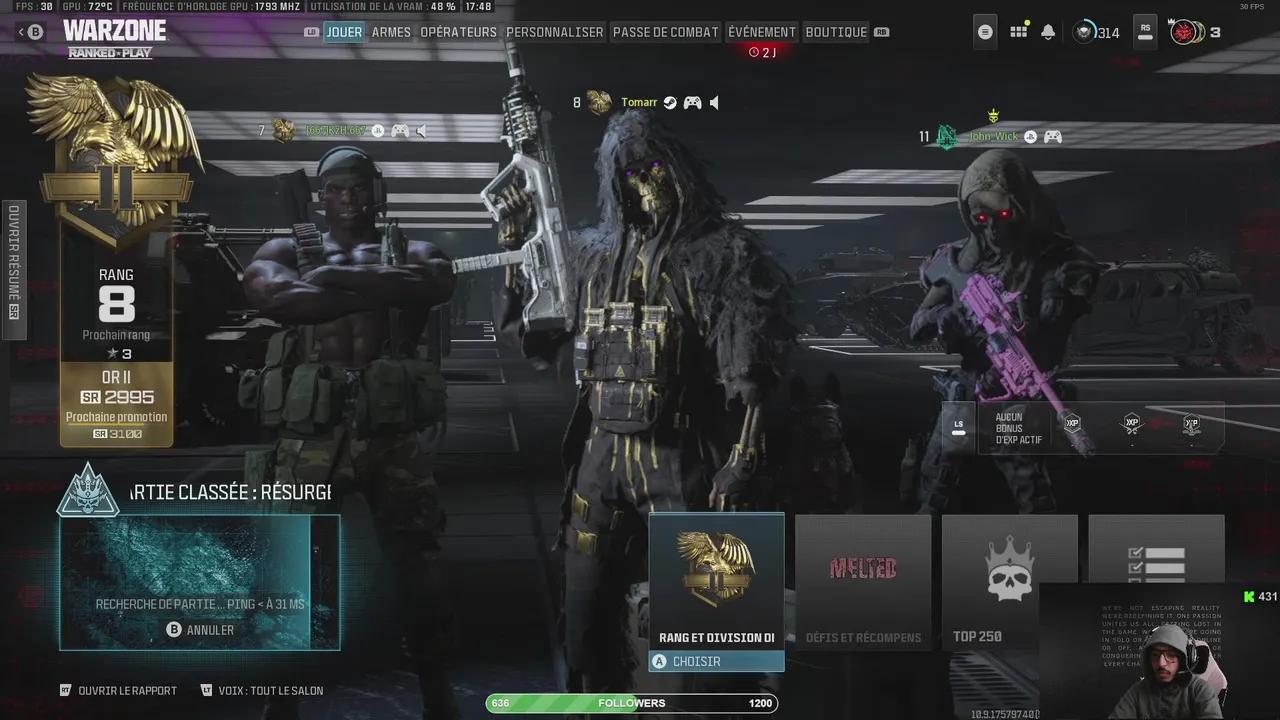Open the RS social overlay icon
The width and height of the screenshot is (1280, 720).
[x=1144, y=31]
